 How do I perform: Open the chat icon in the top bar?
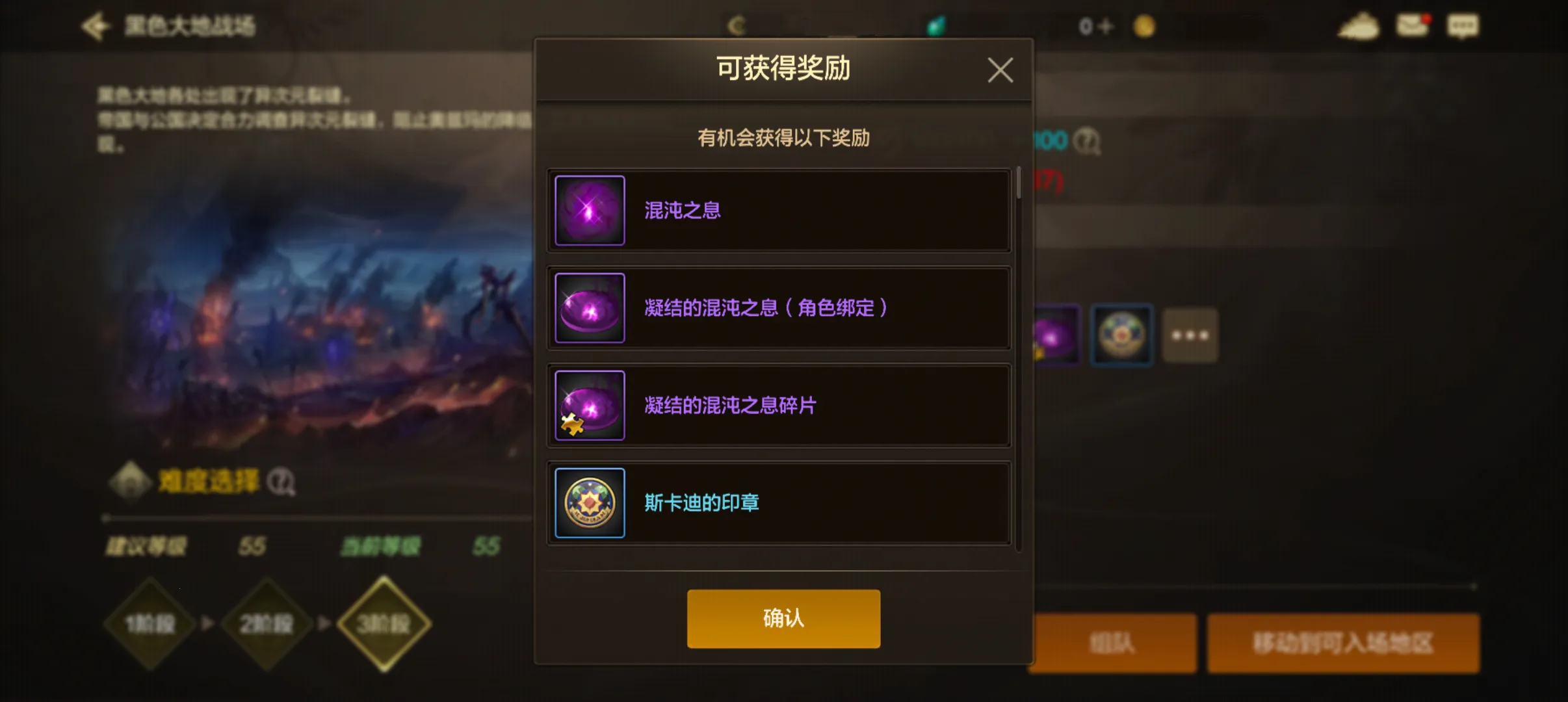tap(1465, 25)
